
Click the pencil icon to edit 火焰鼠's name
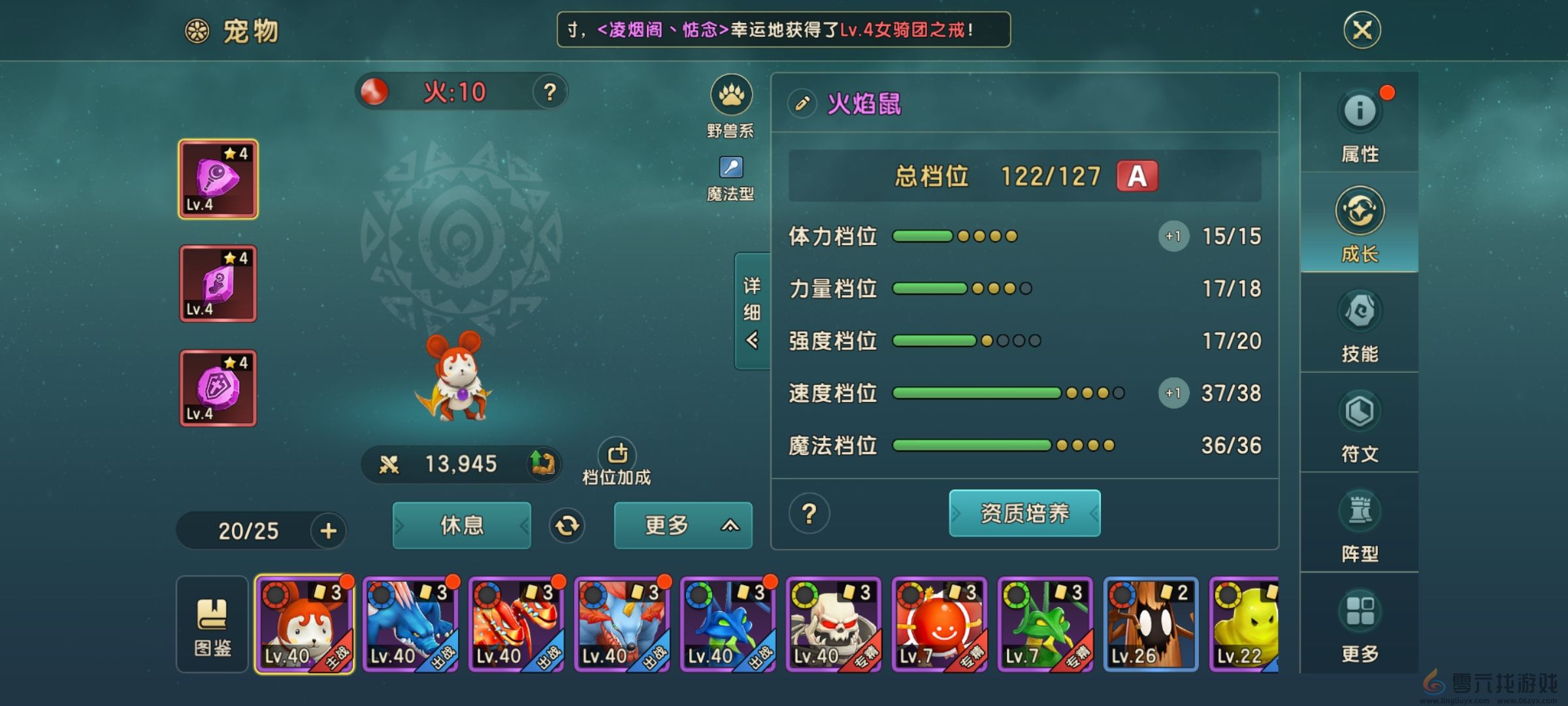802,103
